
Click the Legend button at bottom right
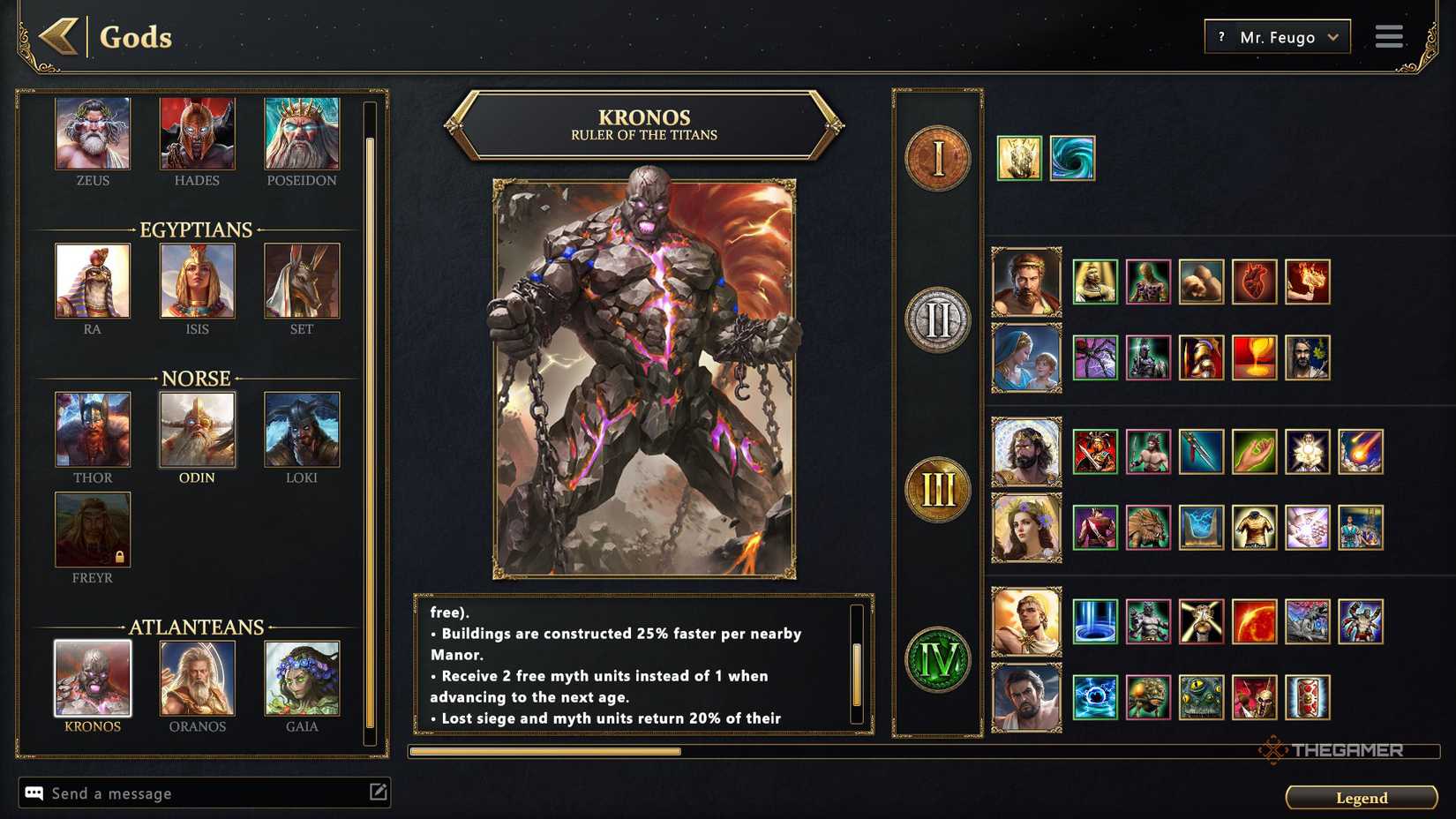click(x=1361, y=797)
